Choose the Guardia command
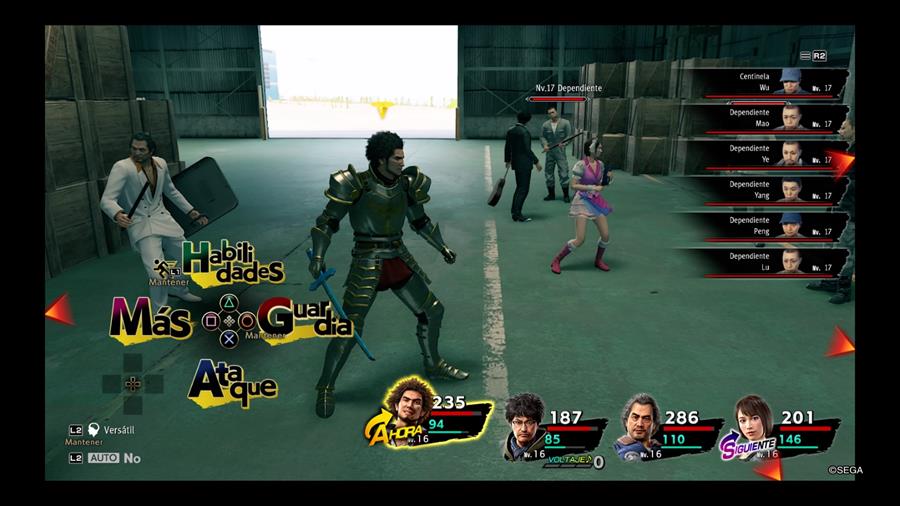 [x=304, y=319]
